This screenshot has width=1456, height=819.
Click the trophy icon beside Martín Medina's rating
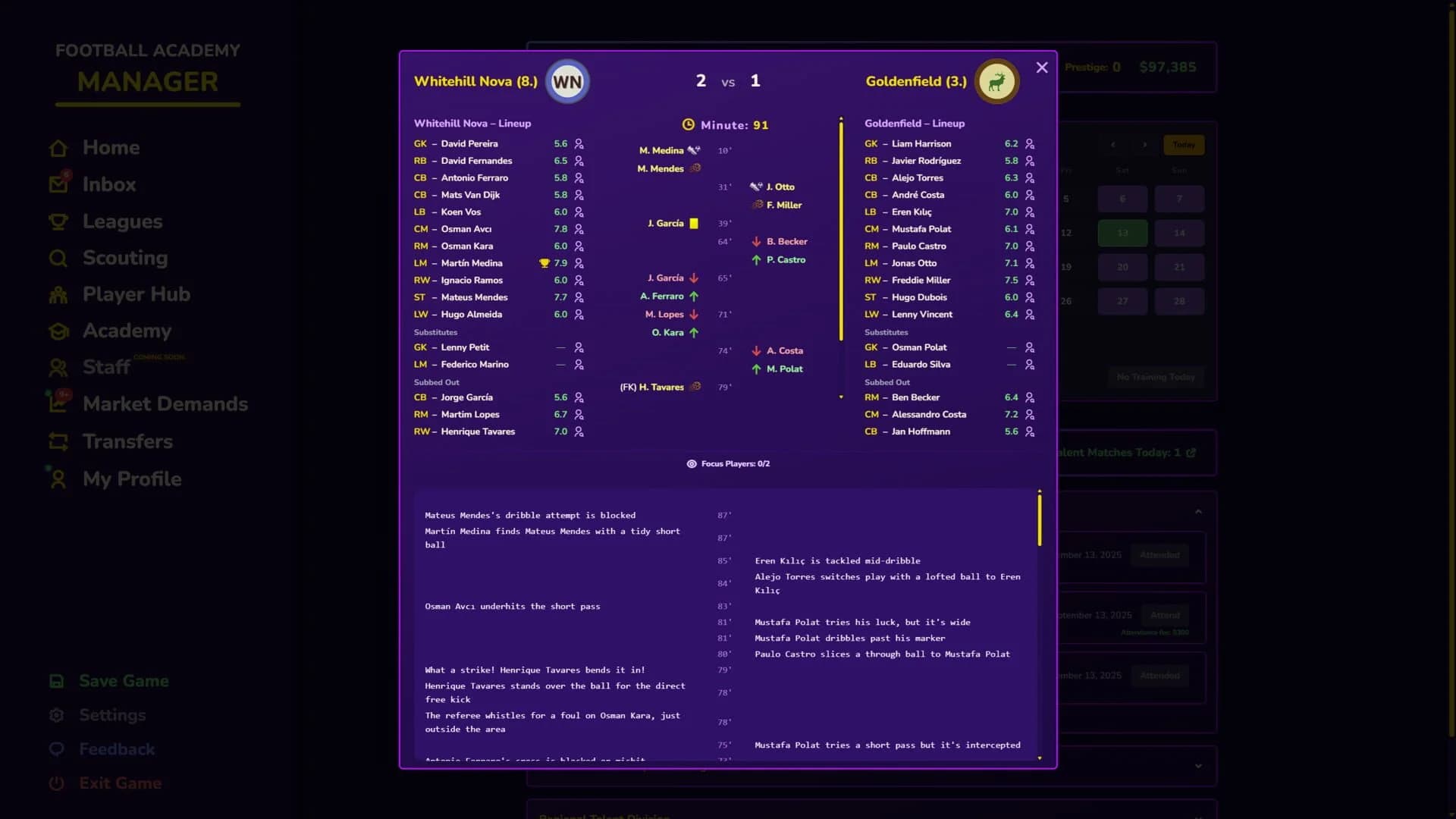[545, 263]
